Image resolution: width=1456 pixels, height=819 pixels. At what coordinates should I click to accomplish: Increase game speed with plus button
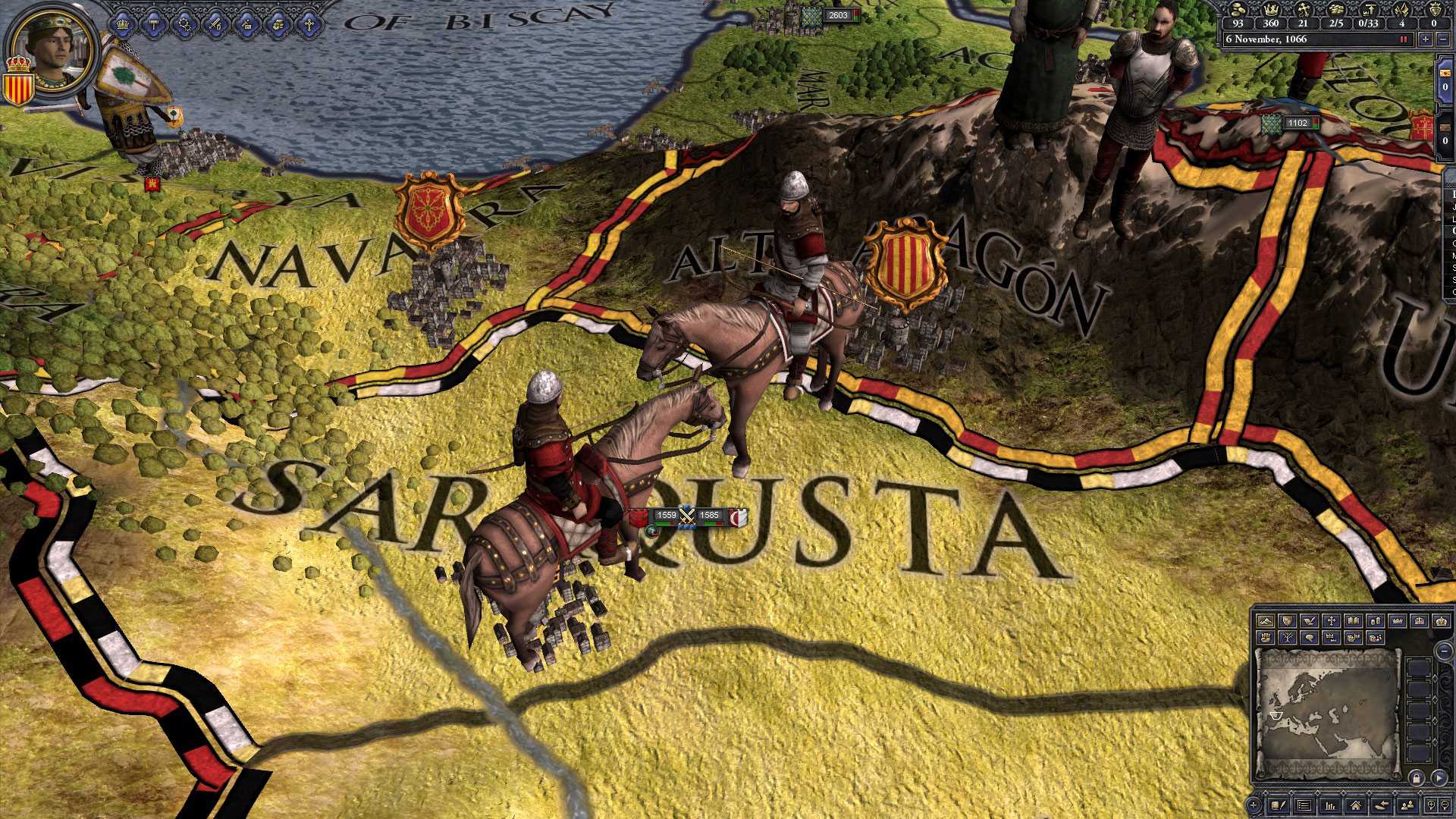click(x=1425, y=39)
